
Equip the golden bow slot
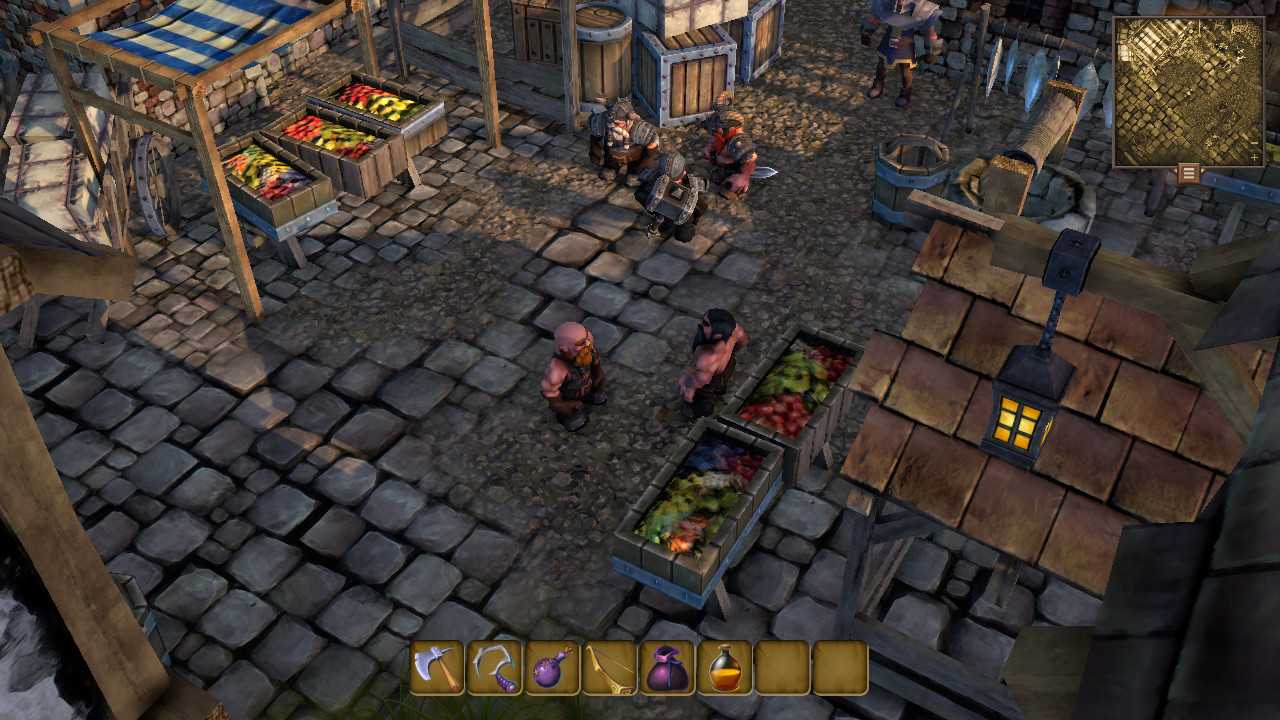click(610, 668)
